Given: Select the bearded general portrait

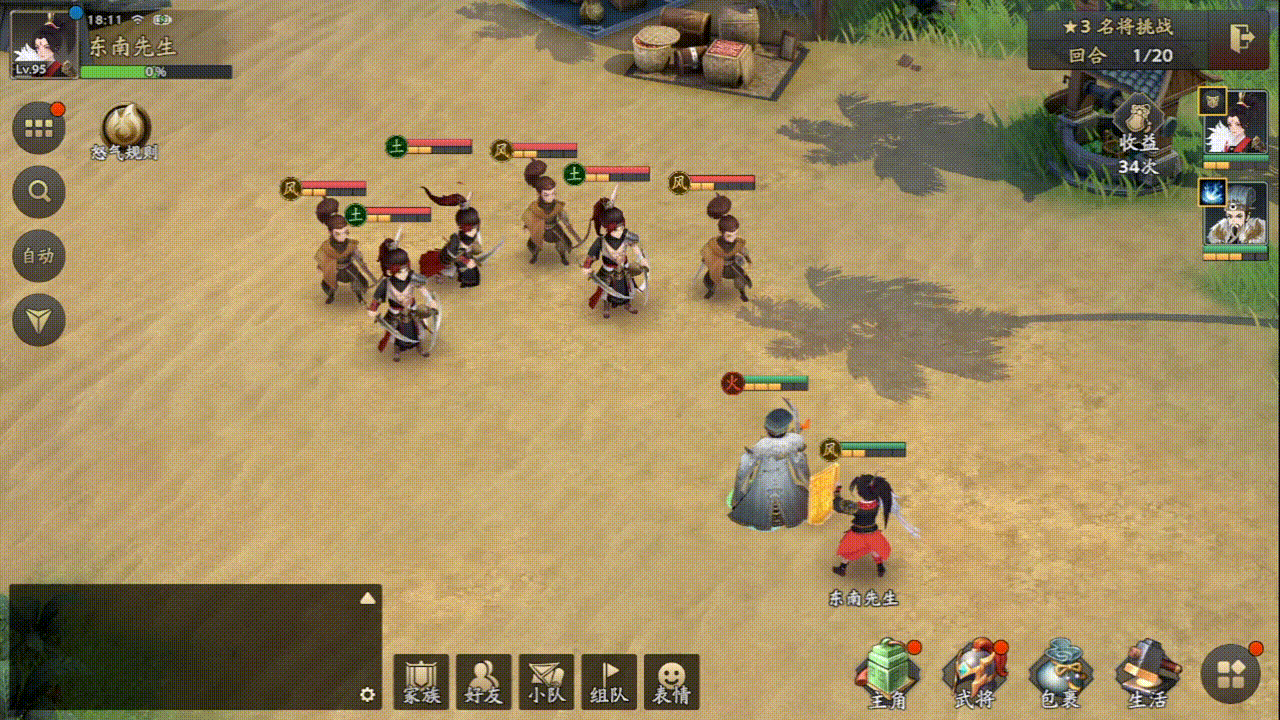Looking at the screenshot, I should point(1235,218).
